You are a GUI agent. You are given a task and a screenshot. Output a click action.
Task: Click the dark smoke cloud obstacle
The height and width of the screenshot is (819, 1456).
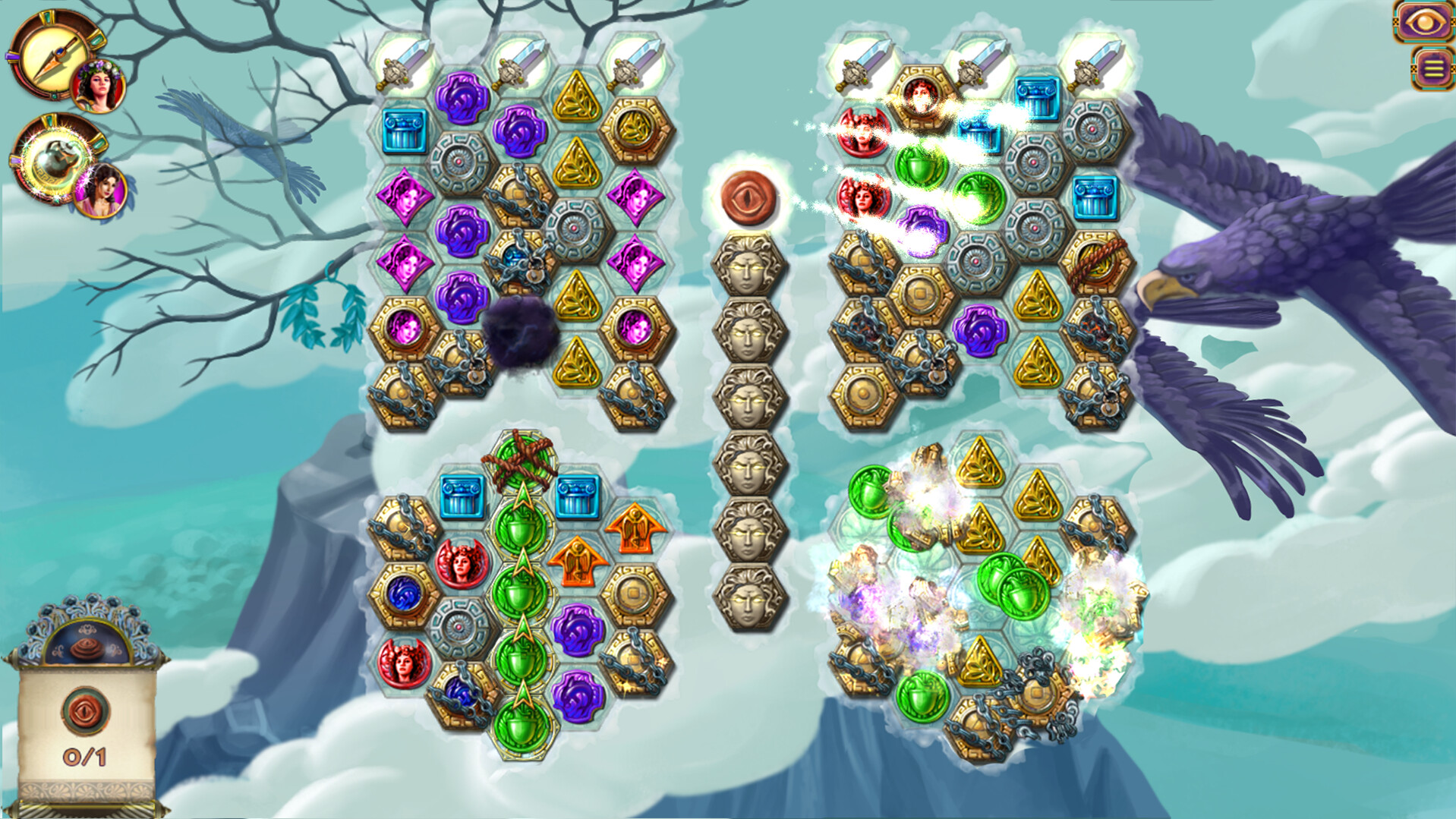[x=520, y=334]
